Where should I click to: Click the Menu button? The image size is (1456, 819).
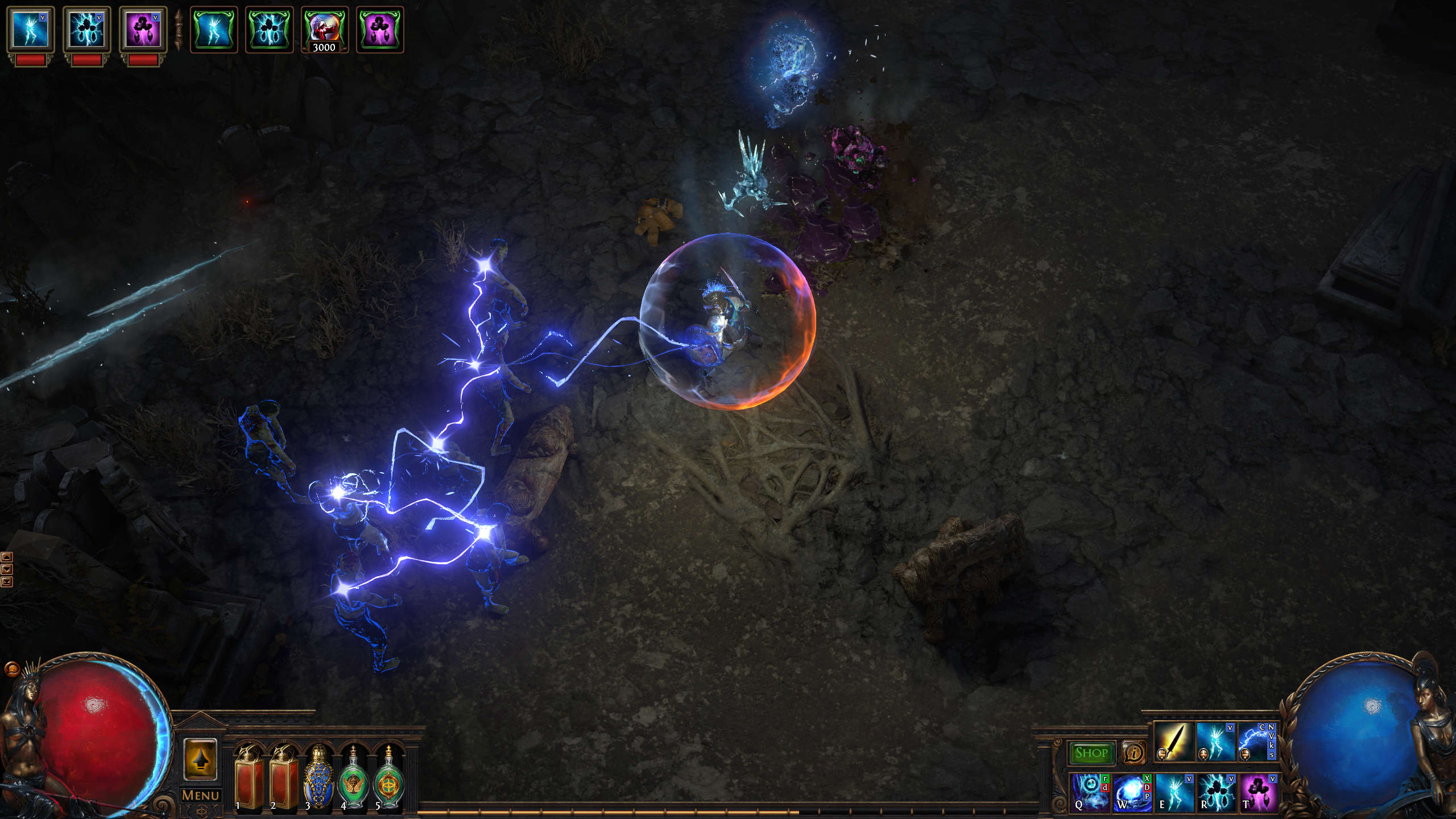pyautogui.click(x=200, y=795)
